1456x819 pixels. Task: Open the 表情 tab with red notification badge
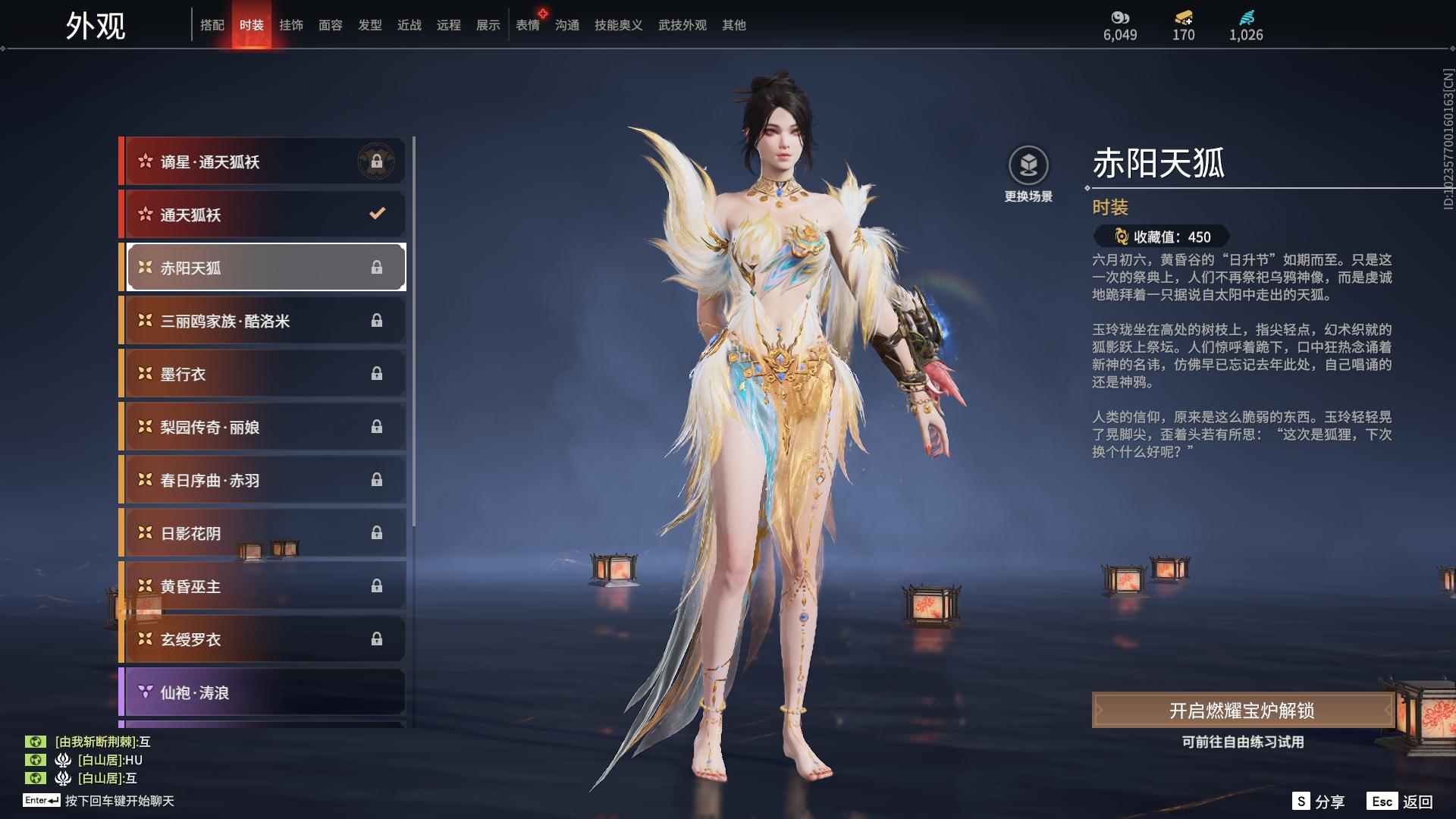(x=527, y=25)
